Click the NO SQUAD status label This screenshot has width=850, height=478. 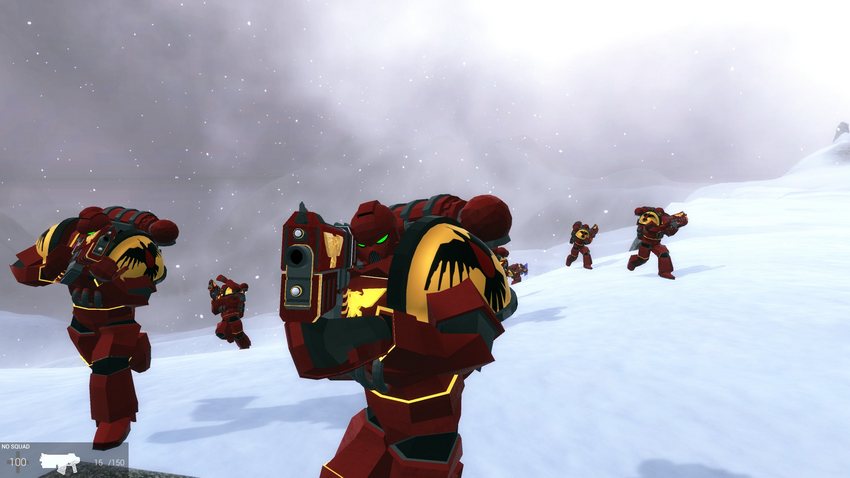click(17, 447)
